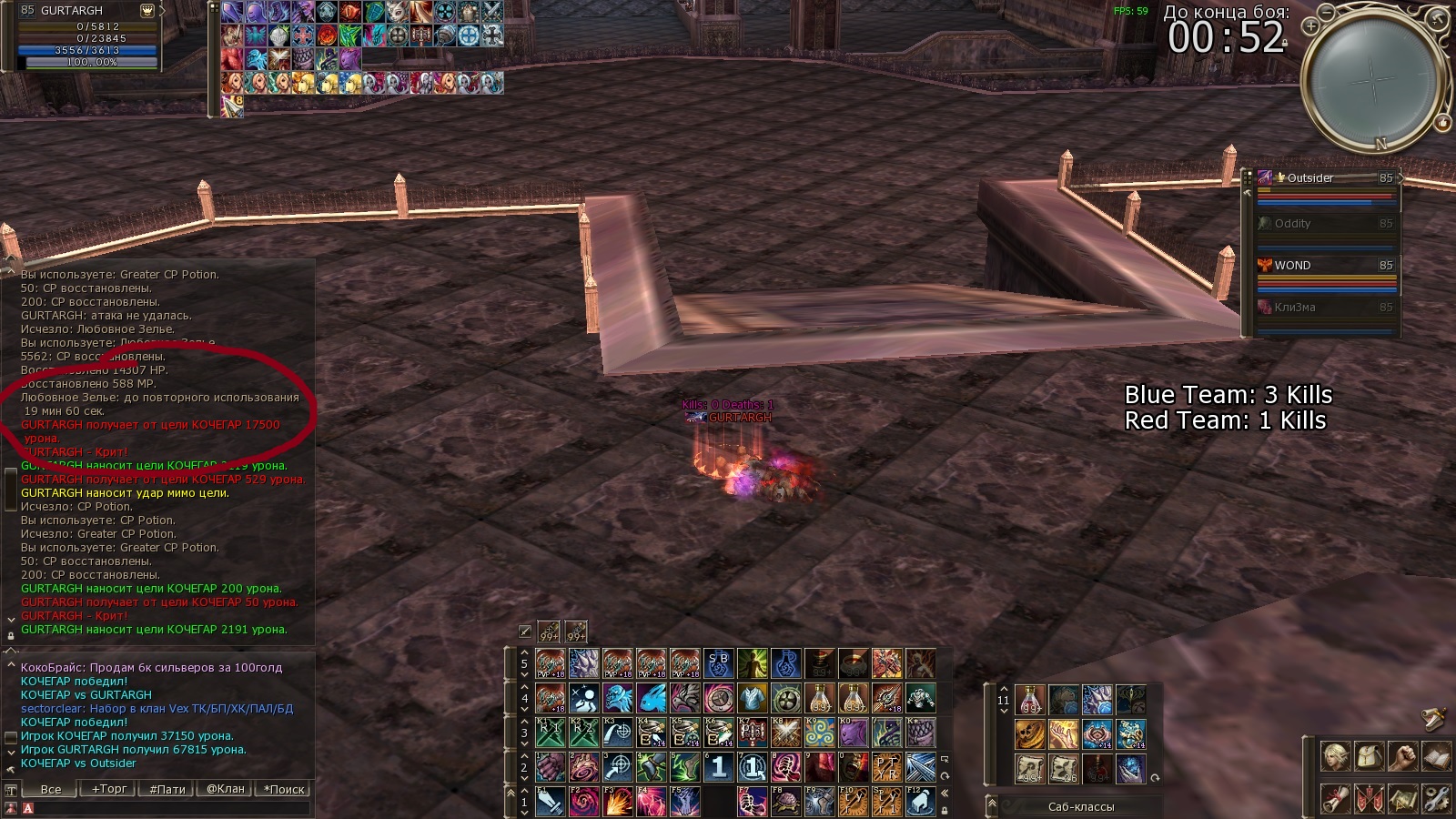
Task: Click the round minimap compass
Action: (x=1372, y=81)
